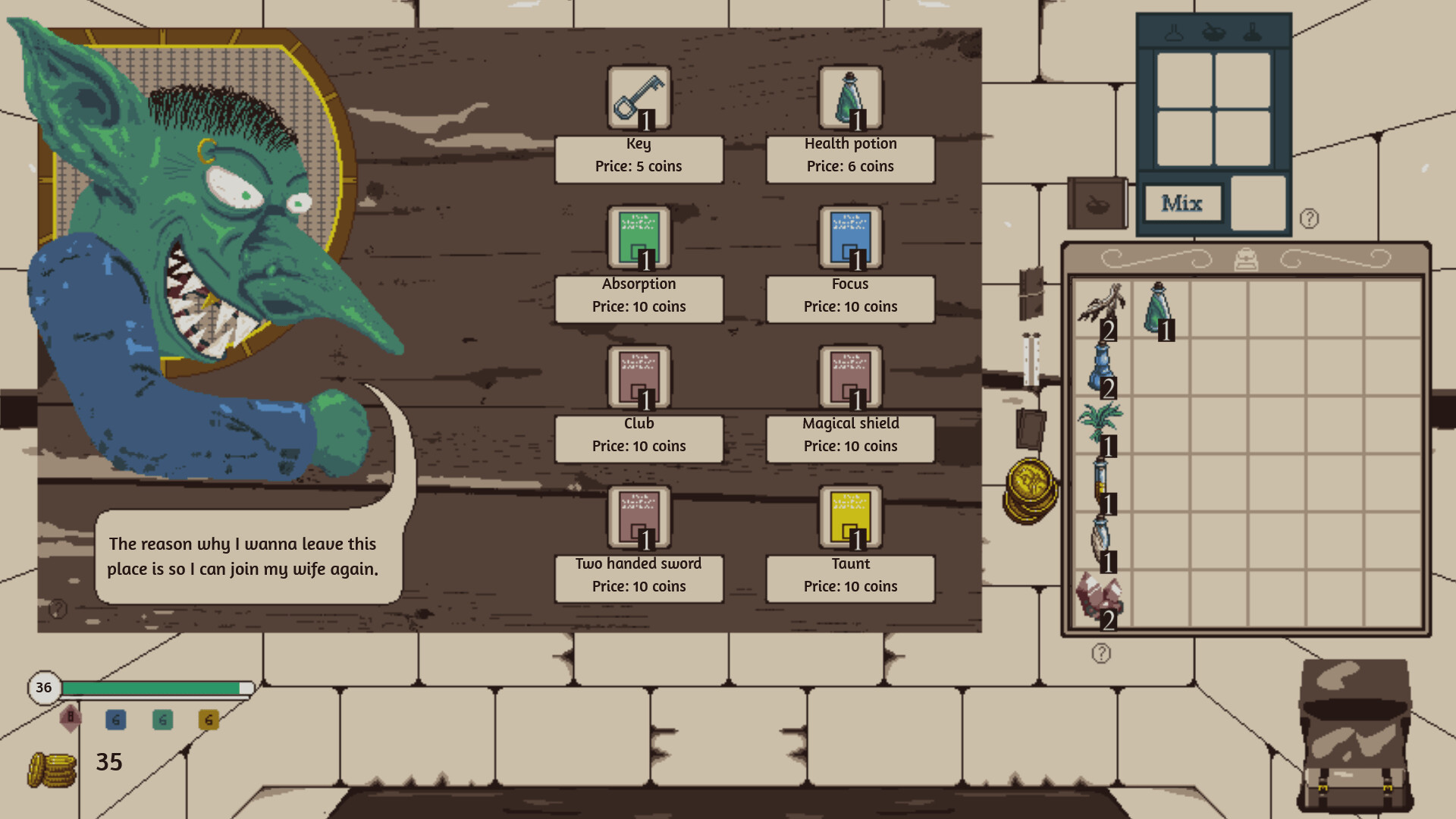Expand the help tooltip near the Mix panel
This screenshot has width=1456, height=819.
(1308, 220)
